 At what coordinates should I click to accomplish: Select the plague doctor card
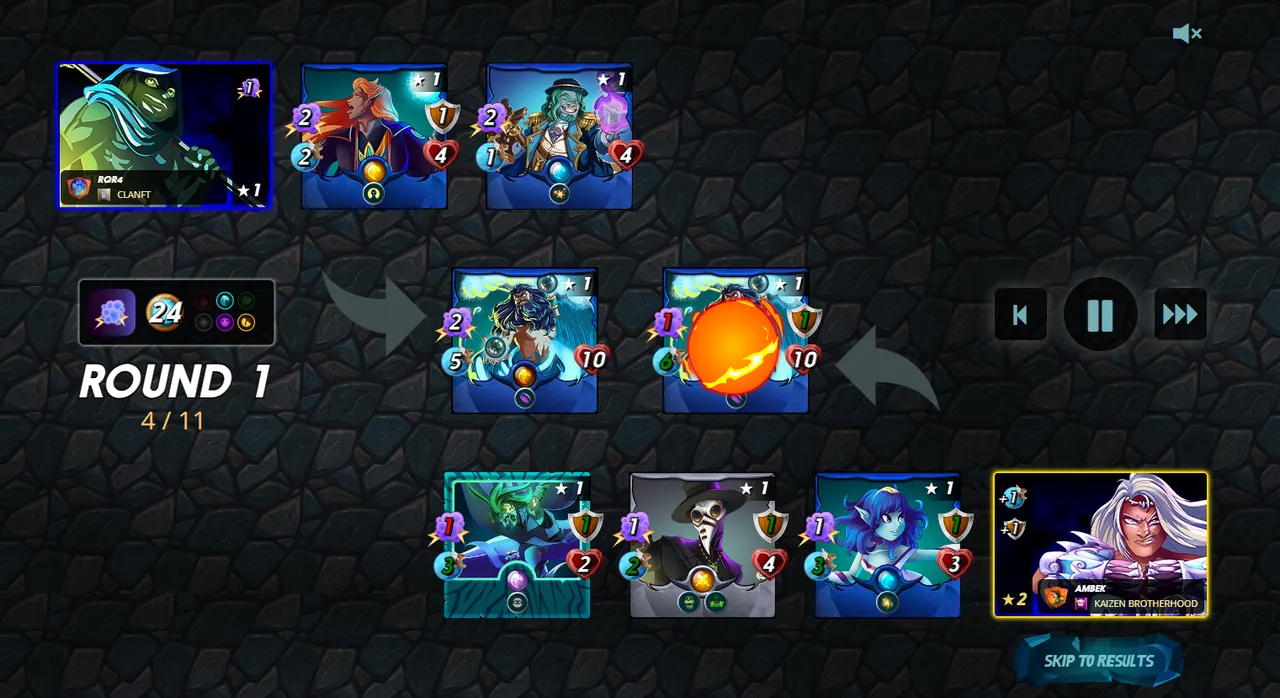[702, 544]
